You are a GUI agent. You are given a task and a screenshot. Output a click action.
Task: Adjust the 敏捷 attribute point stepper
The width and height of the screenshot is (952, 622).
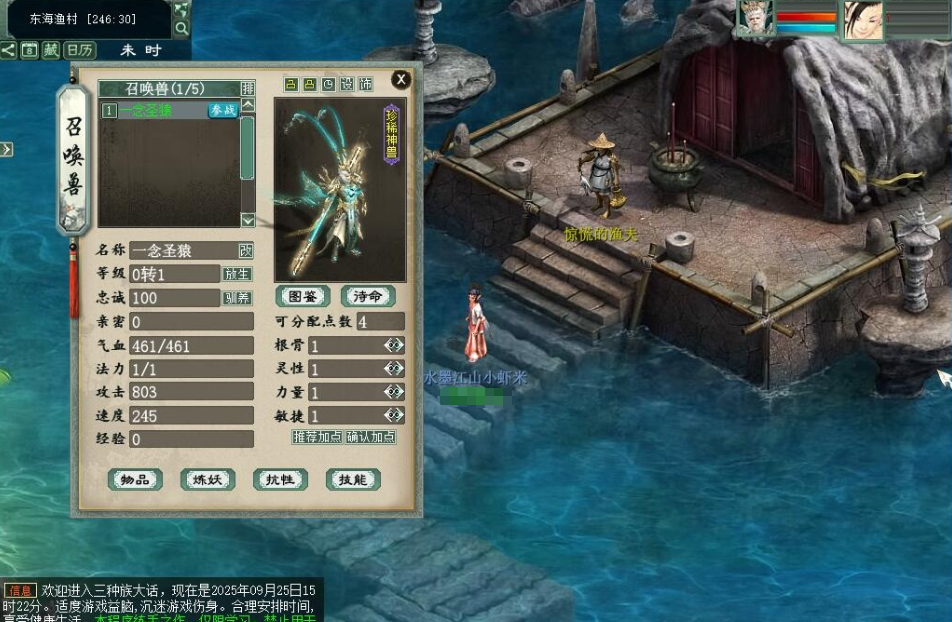394,415
